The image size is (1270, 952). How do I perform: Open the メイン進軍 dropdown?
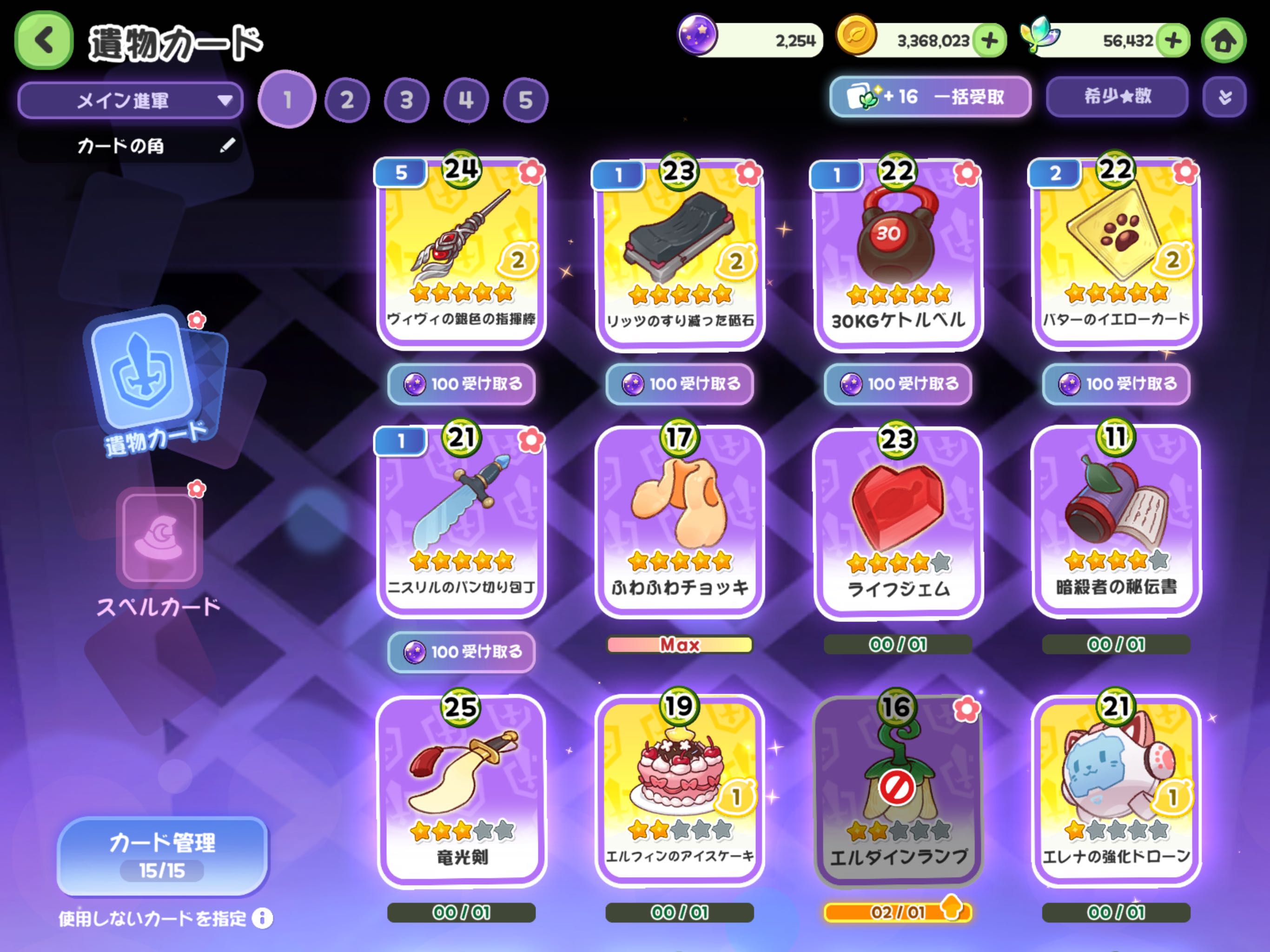point(130,100)
